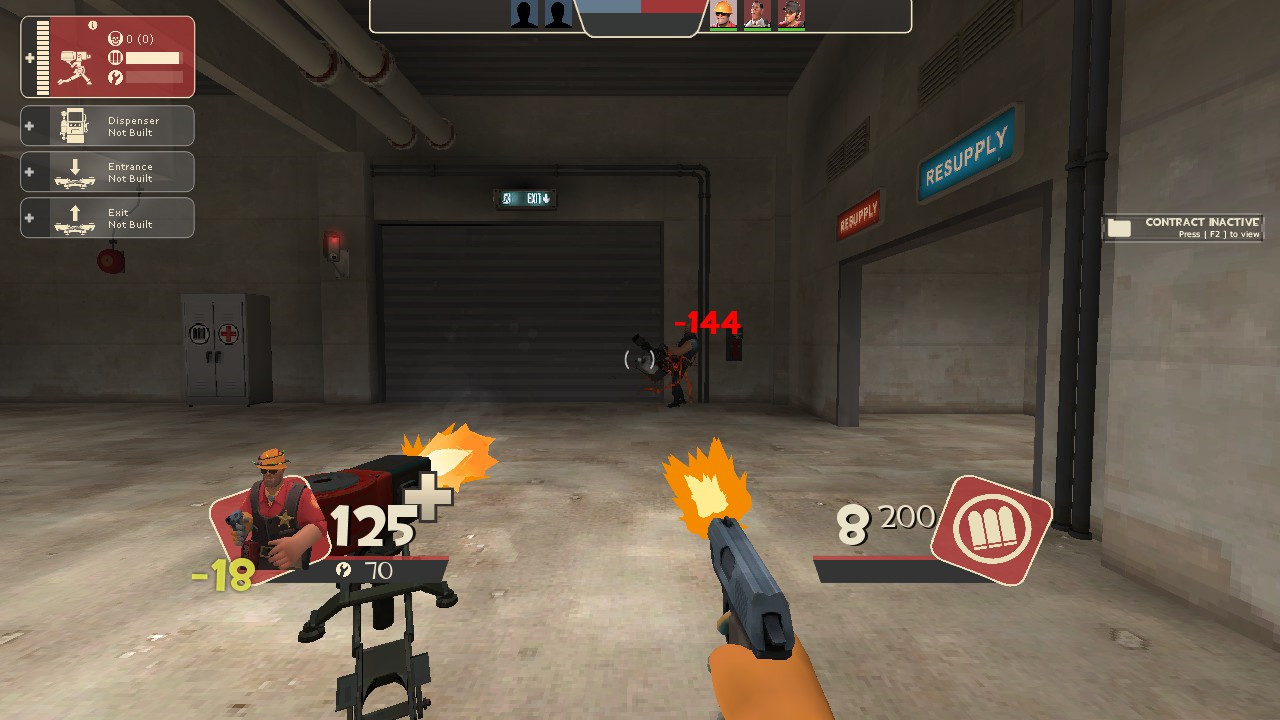
Task: Click the Dispenser icon labeled Not Built
Action: click(x=73, y=126)
